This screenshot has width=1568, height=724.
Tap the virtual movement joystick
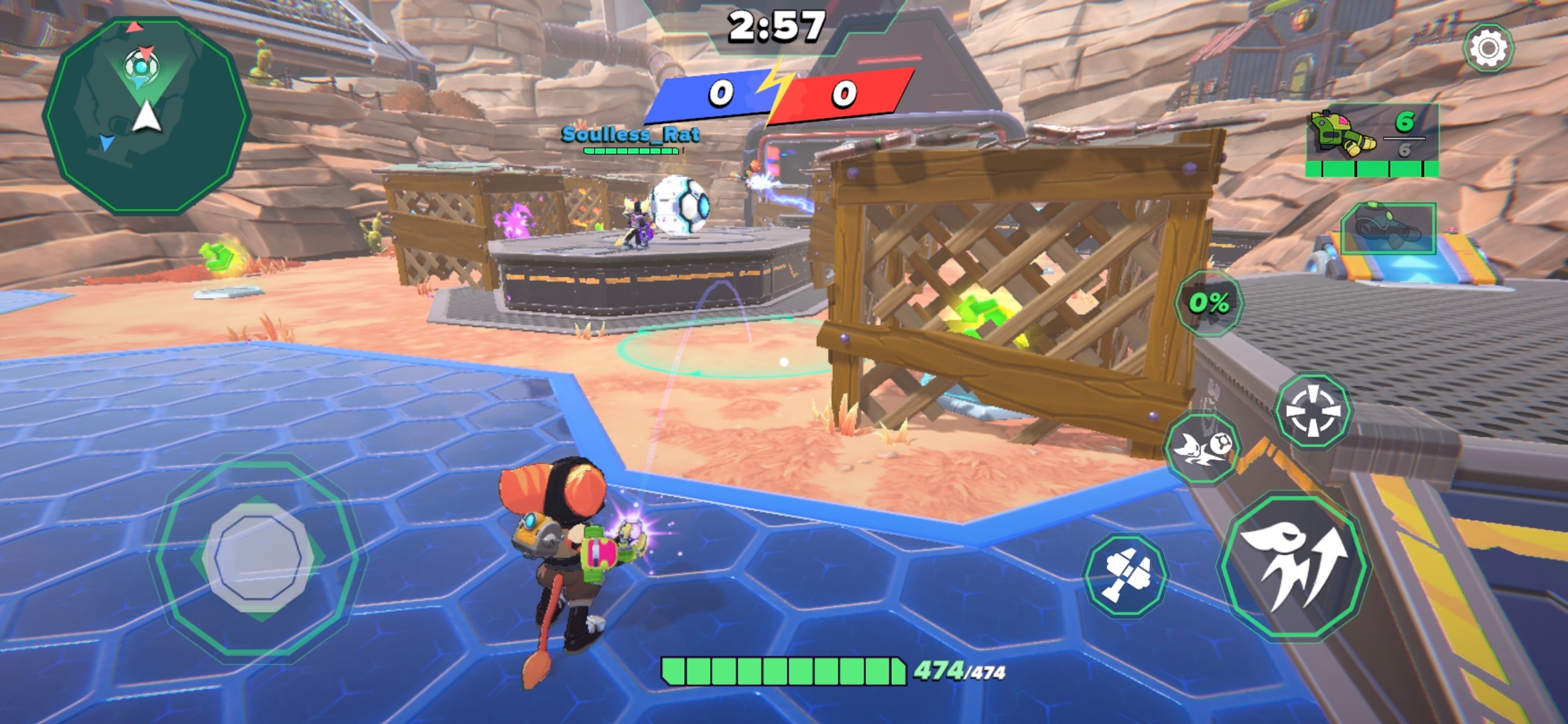(x=259, y=558)
